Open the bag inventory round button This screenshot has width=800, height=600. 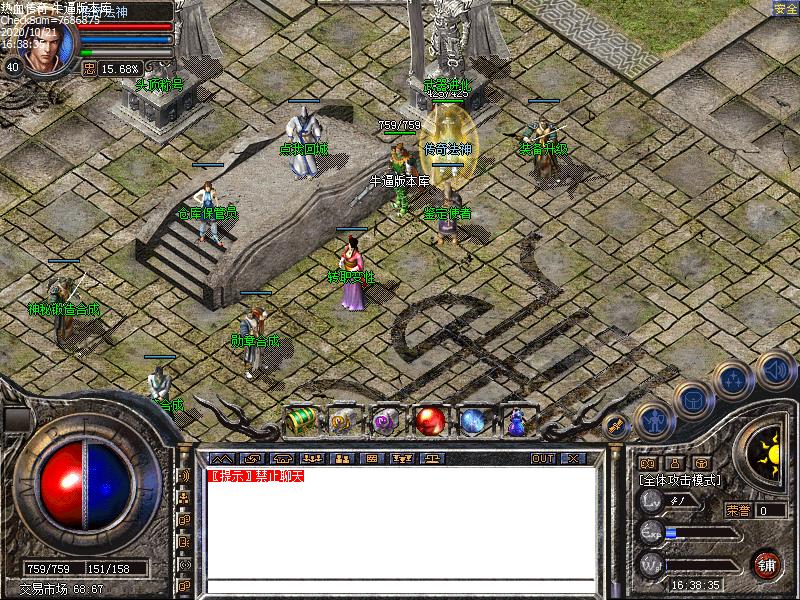pos(692,398)
